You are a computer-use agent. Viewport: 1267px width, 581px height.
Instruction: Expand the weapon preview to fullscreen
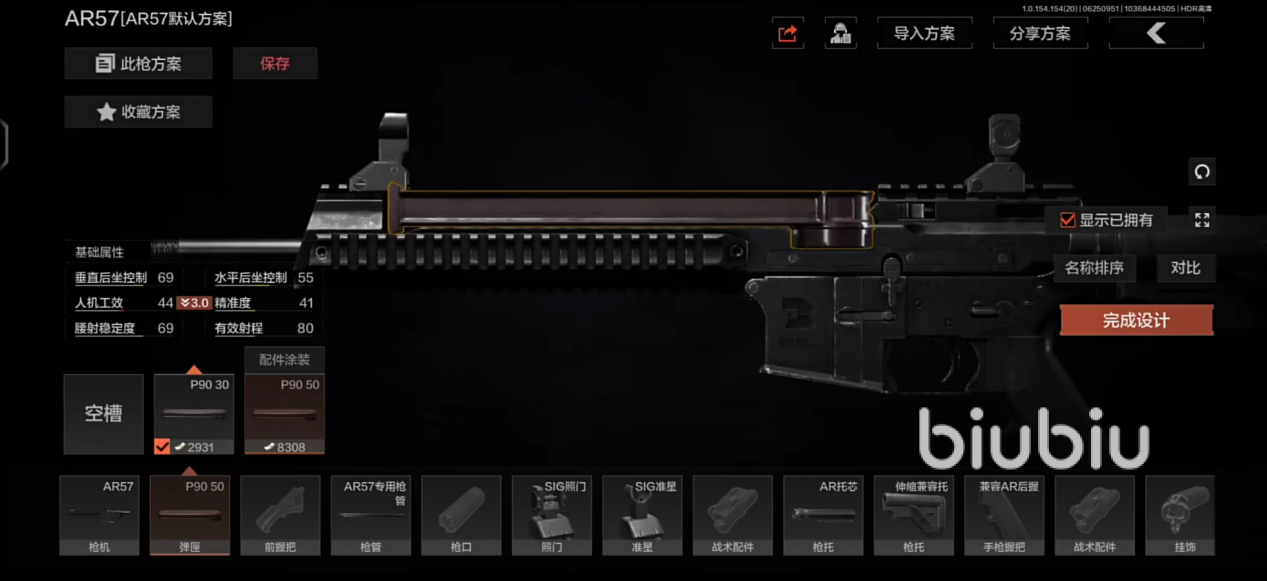tap(1202, 220)
